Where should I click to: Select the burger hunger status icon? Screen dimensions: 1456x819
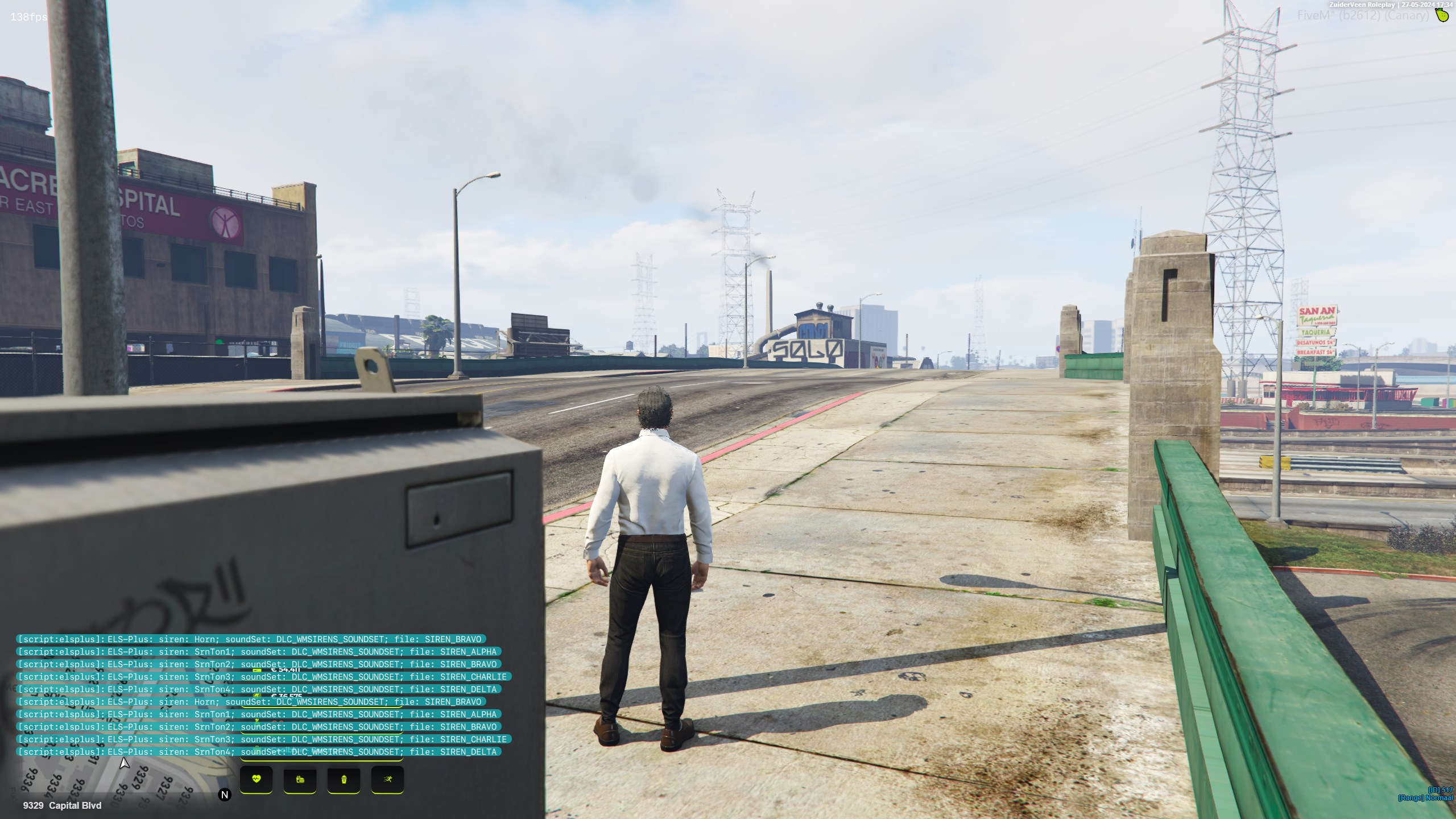(x=300, y=779)
